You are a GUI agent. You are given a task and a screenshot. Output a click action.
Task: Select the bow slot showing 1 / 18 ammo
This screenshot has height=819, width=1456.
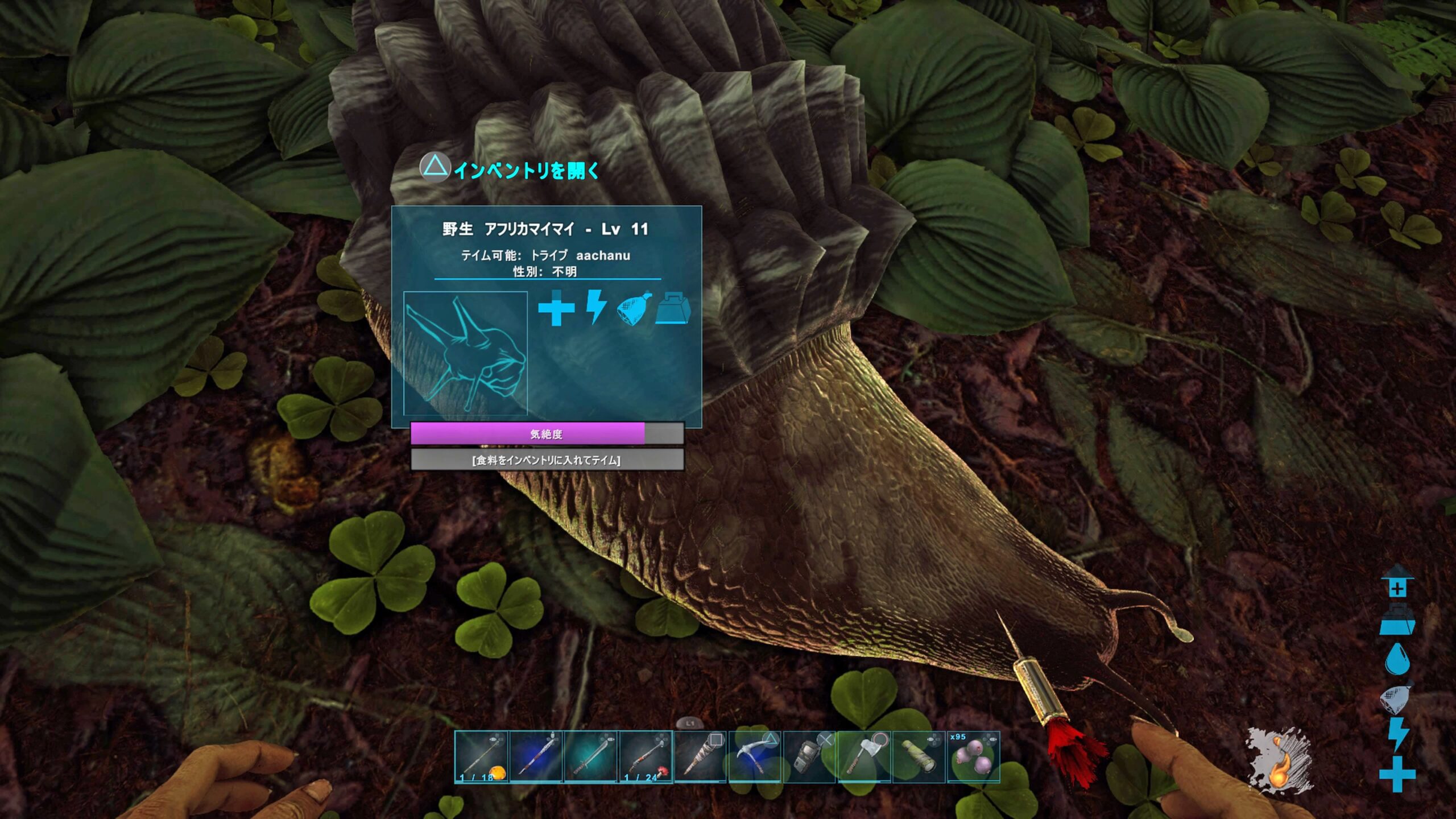tap(481, 757)
